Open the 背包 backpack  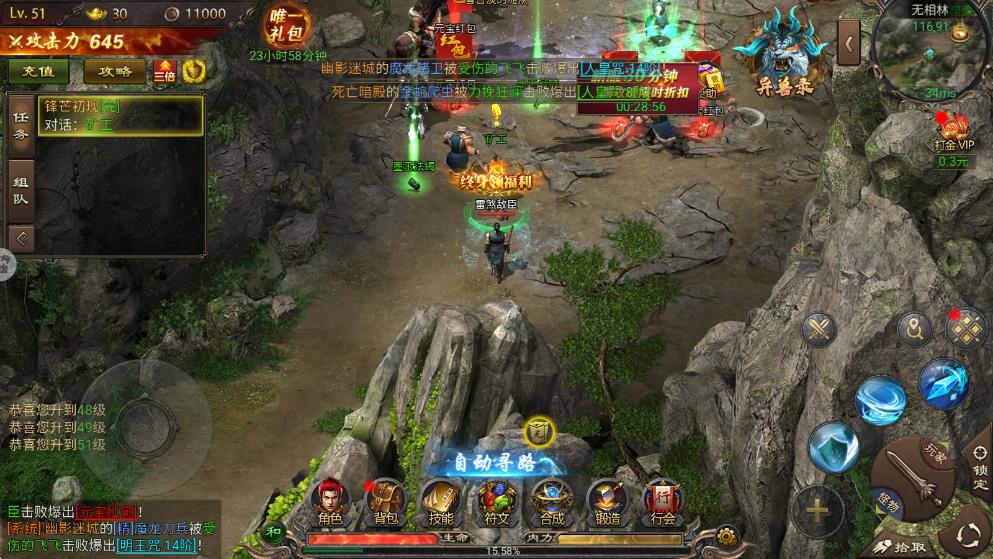385,501
